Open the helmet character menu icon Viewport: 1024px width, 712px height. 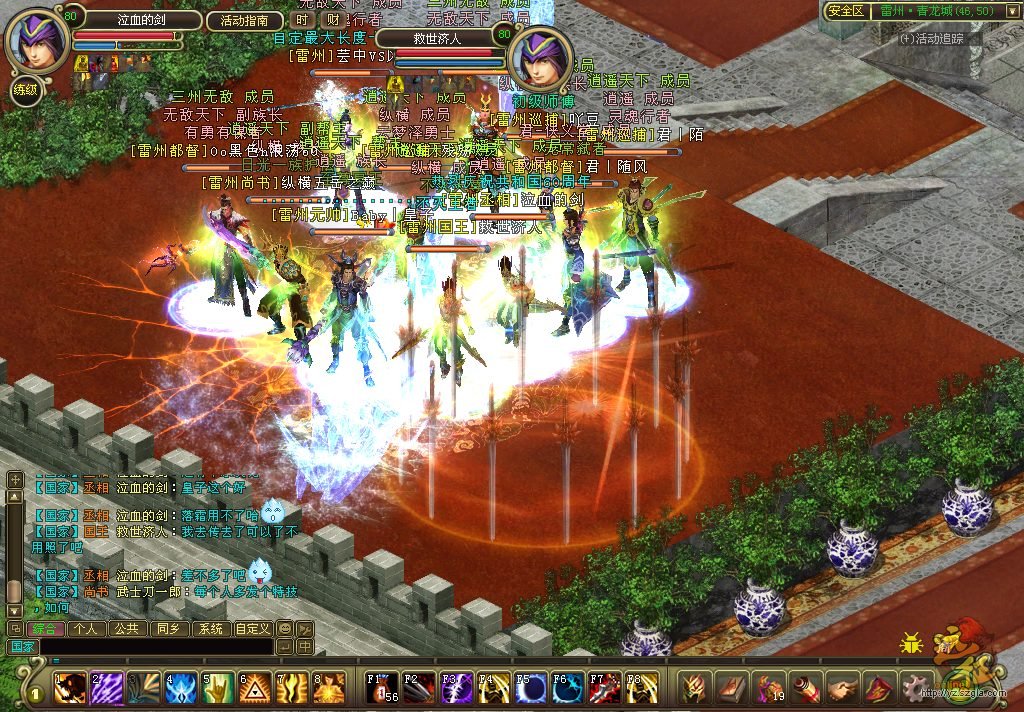pyautogui.click(x=694, y=688)
